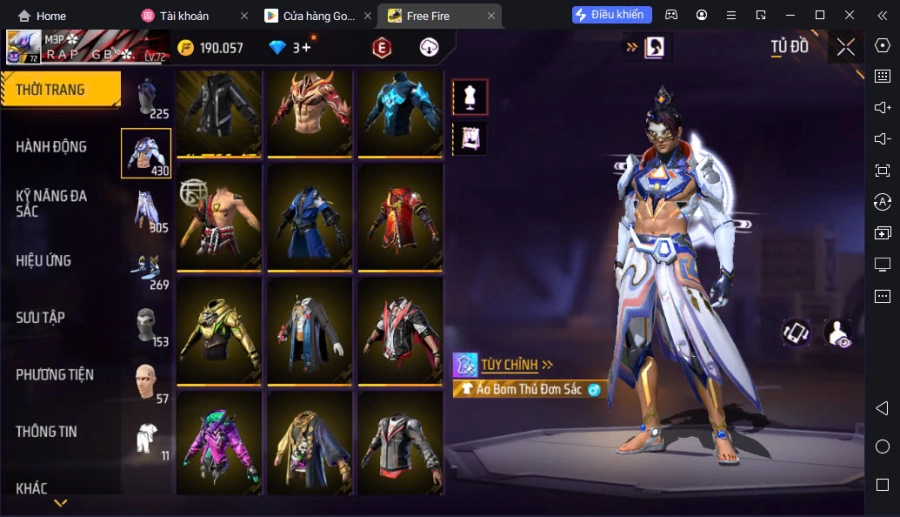Select the Kỹ Năng Đa Sắc category
The width and height of the screenshot is (900, 517).
[x=52, y=203]
